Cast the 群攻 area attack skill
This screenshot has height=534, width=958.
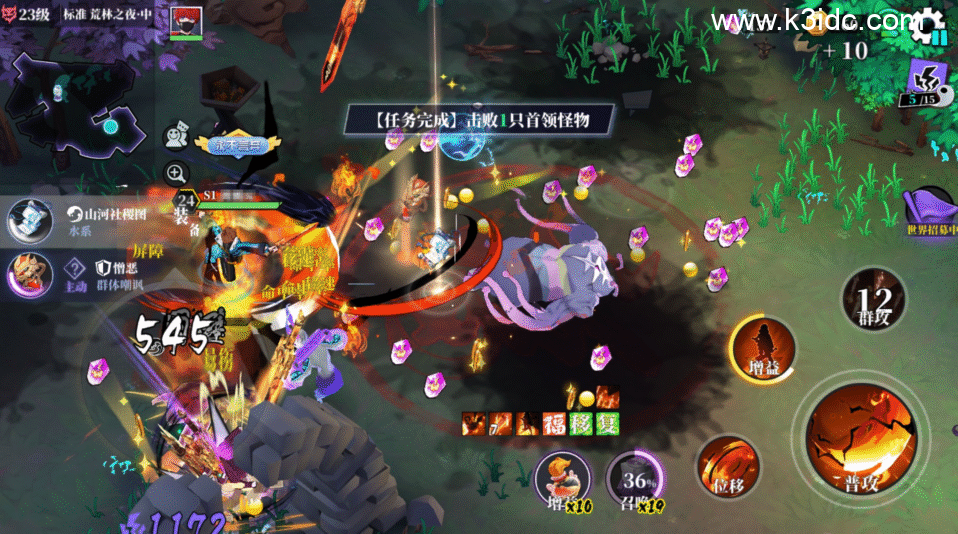(874, 298)
